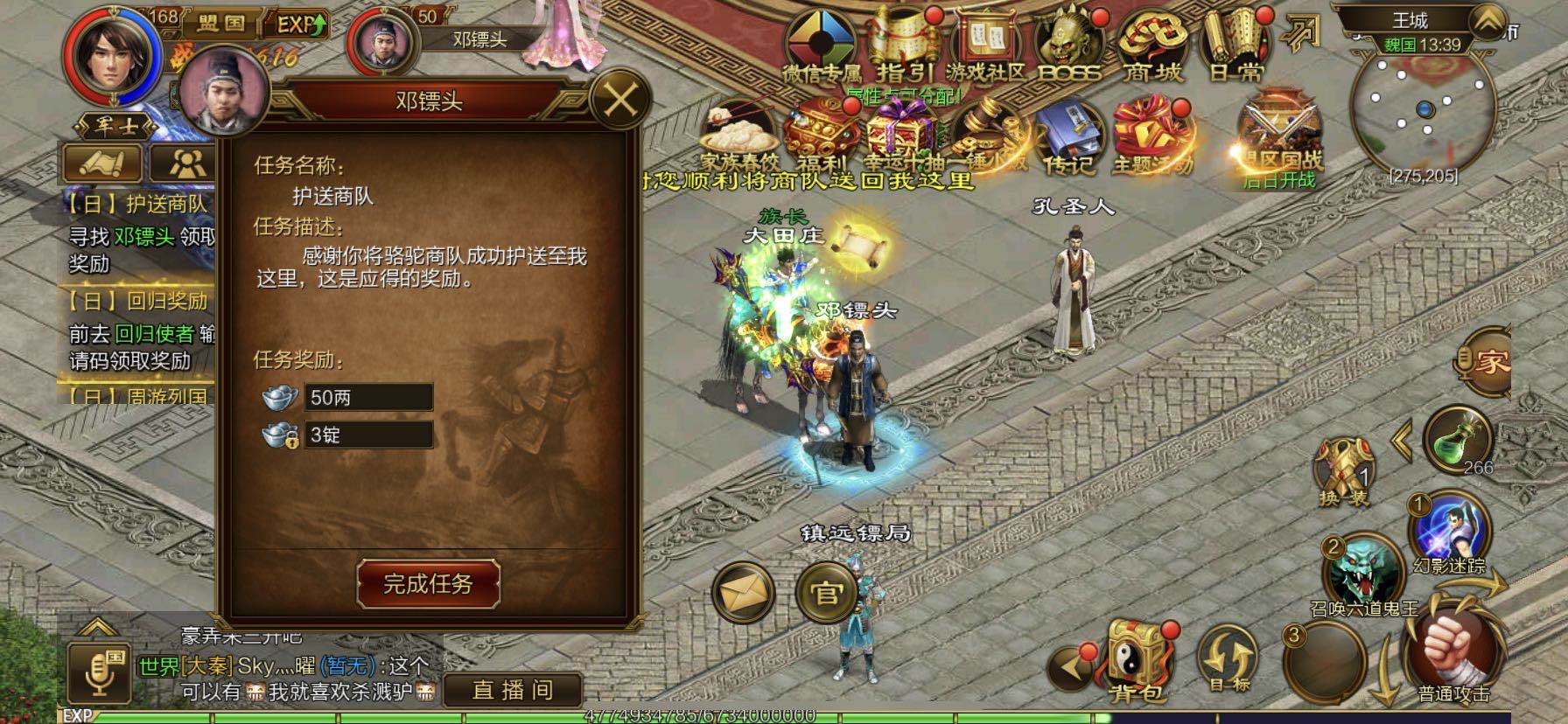
Task: Click the 换装 equipment swap icon
Action: (1343, 470)
